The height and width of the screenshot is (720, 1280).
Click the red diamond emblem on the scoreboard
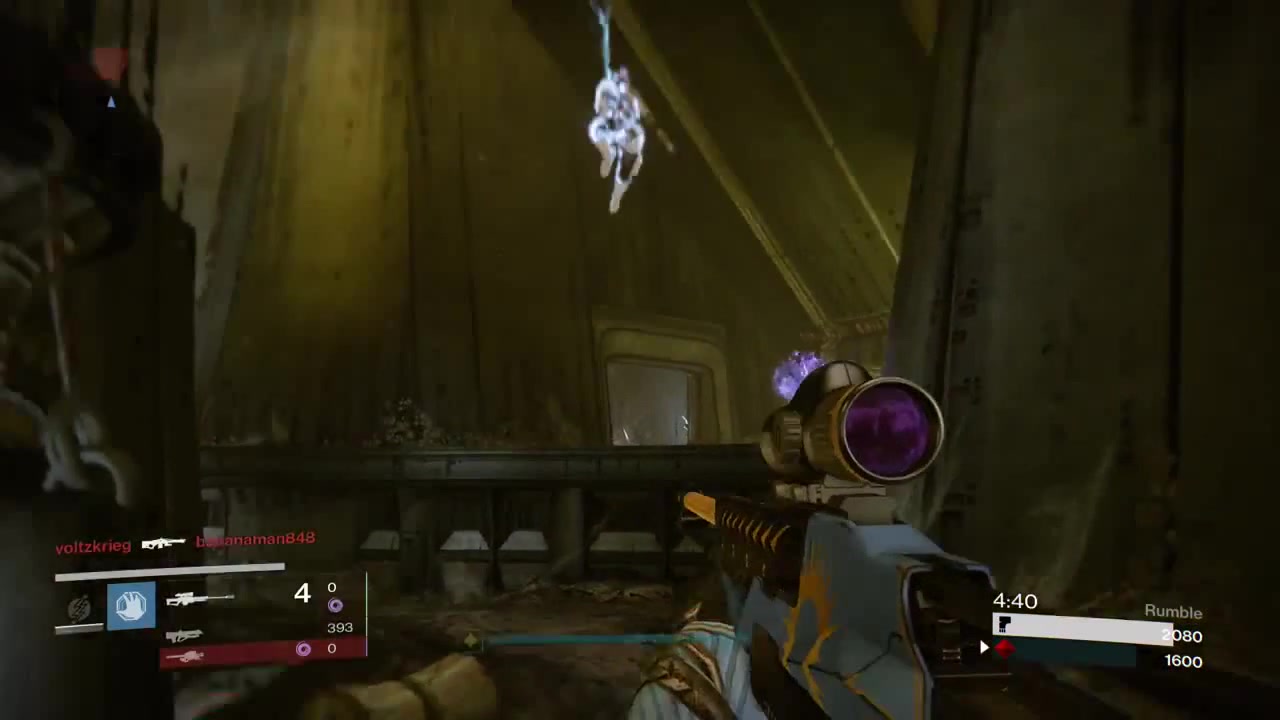pyautogui.click(x=1004, y=648)
